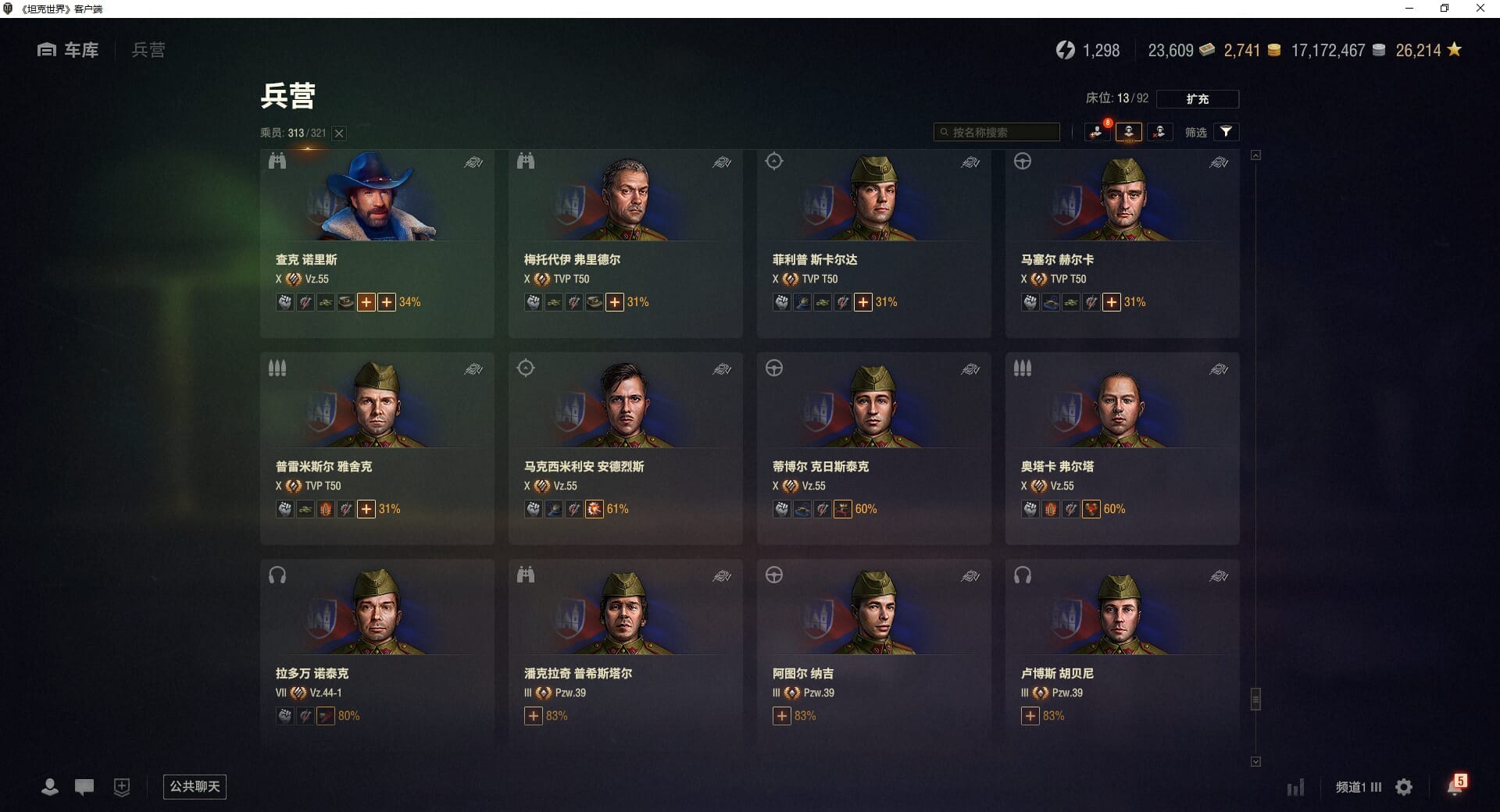Choose gunner 马克西米利安 安德烈斯
Image resolution: width=1500 pixels, height=812 pixels.
(625, 449)
